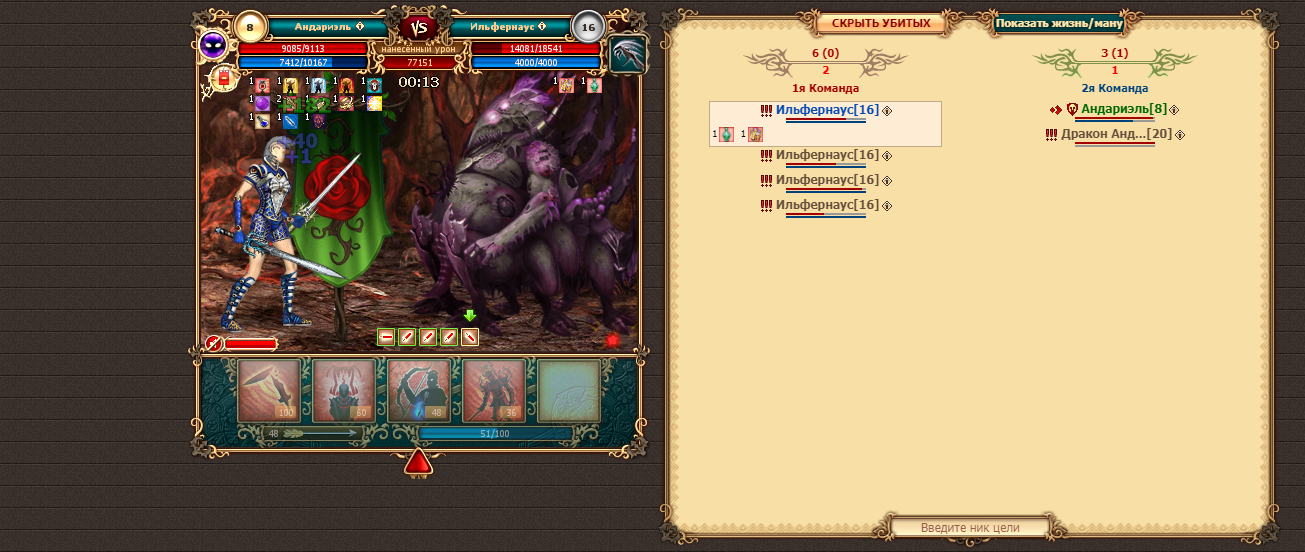Open info for Андариэль in battle header
1305x552 pixels.
click(360, 27)
